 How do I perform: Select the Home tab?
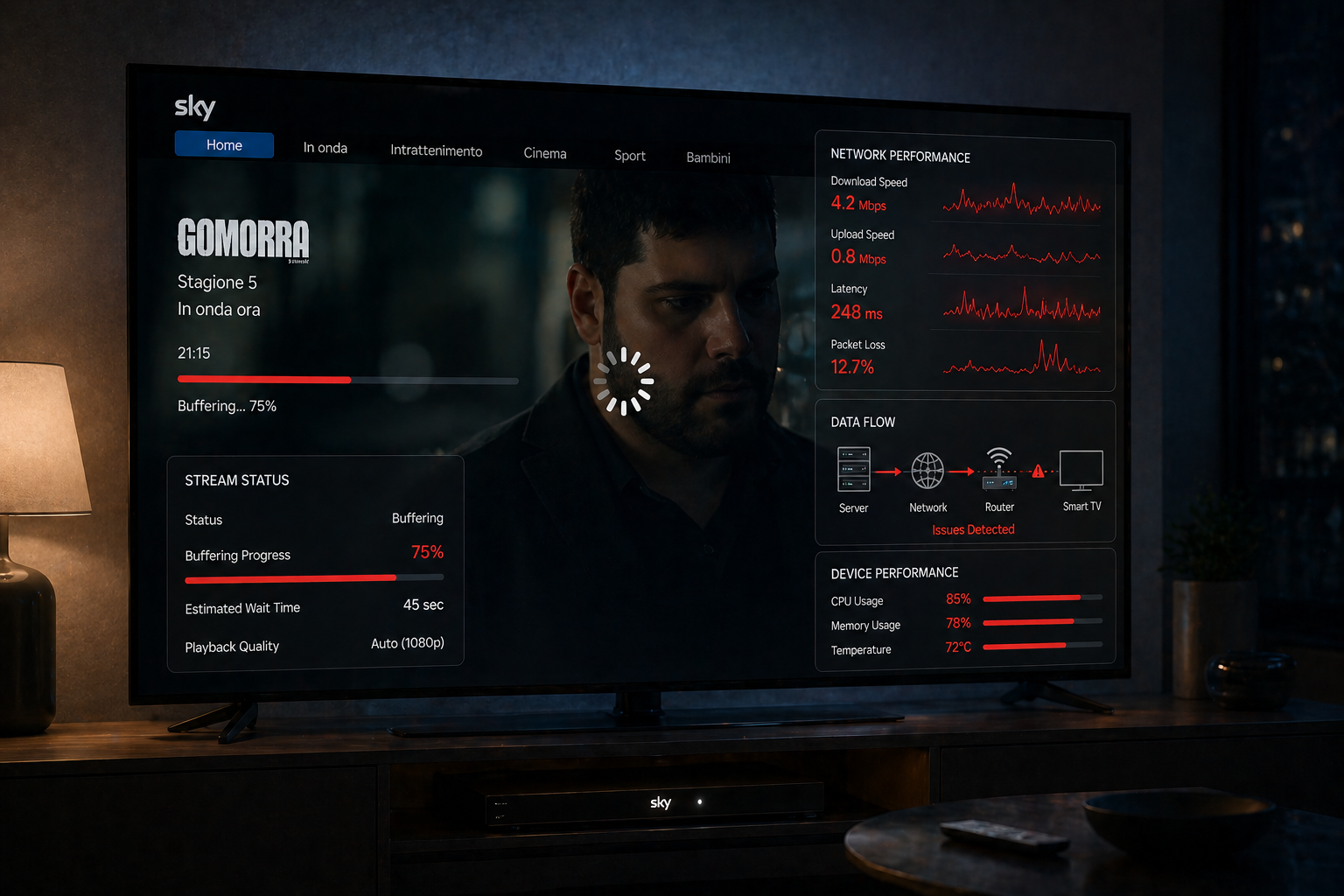(x=224, y=144)
